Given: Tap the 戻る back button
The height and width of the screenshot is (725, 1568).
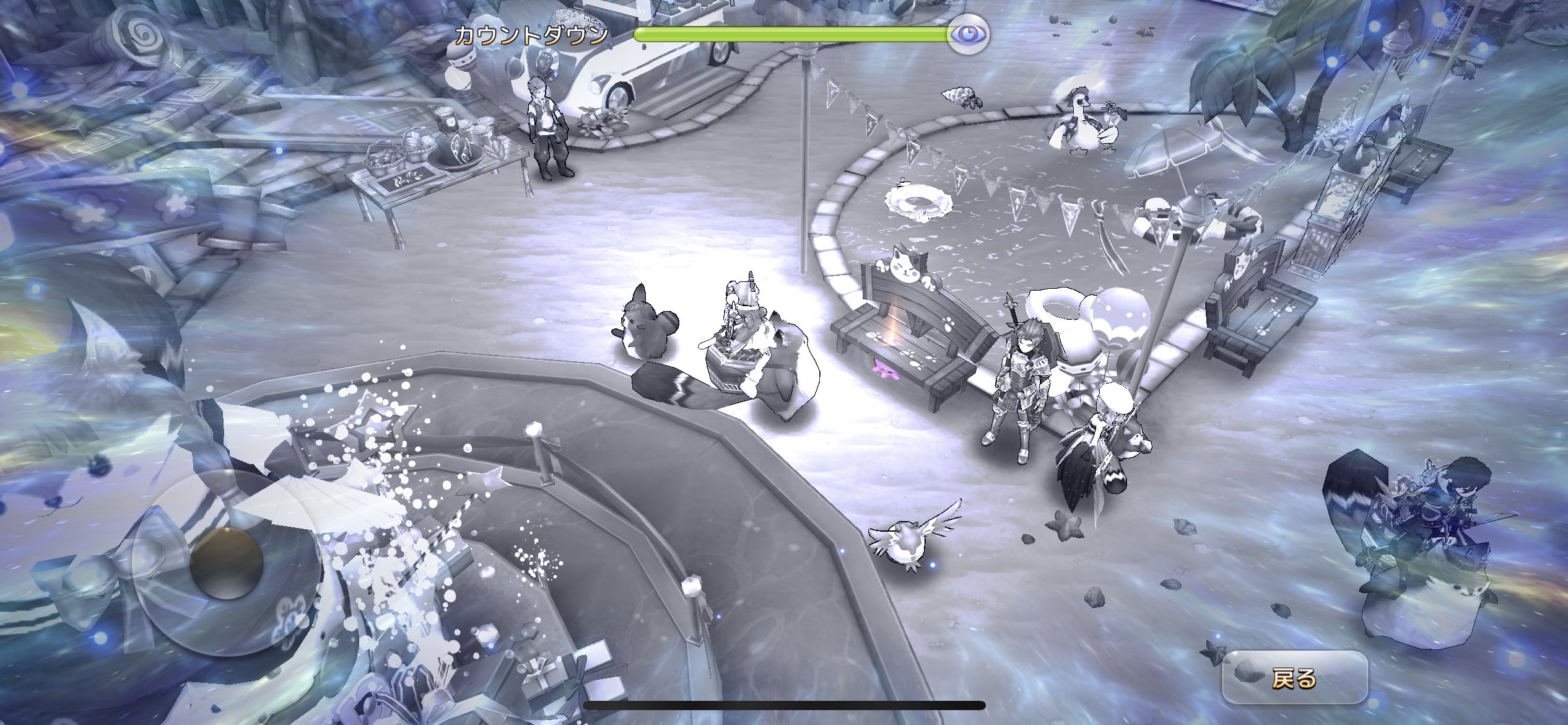Looking at the screenshot, I should pyautogui.click(x=1294, y=679).
